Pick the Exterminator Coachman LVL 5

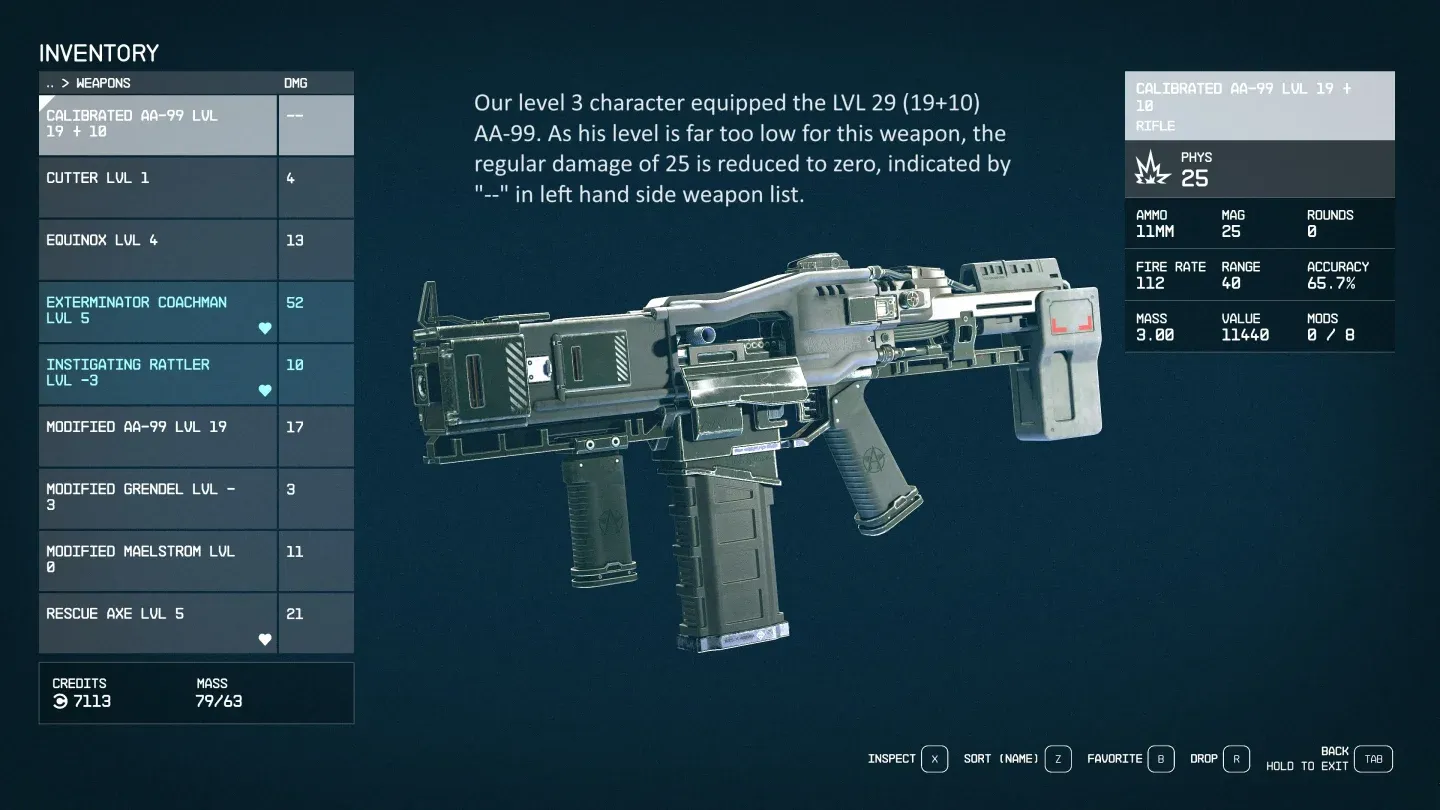click(x=158, y=312)
